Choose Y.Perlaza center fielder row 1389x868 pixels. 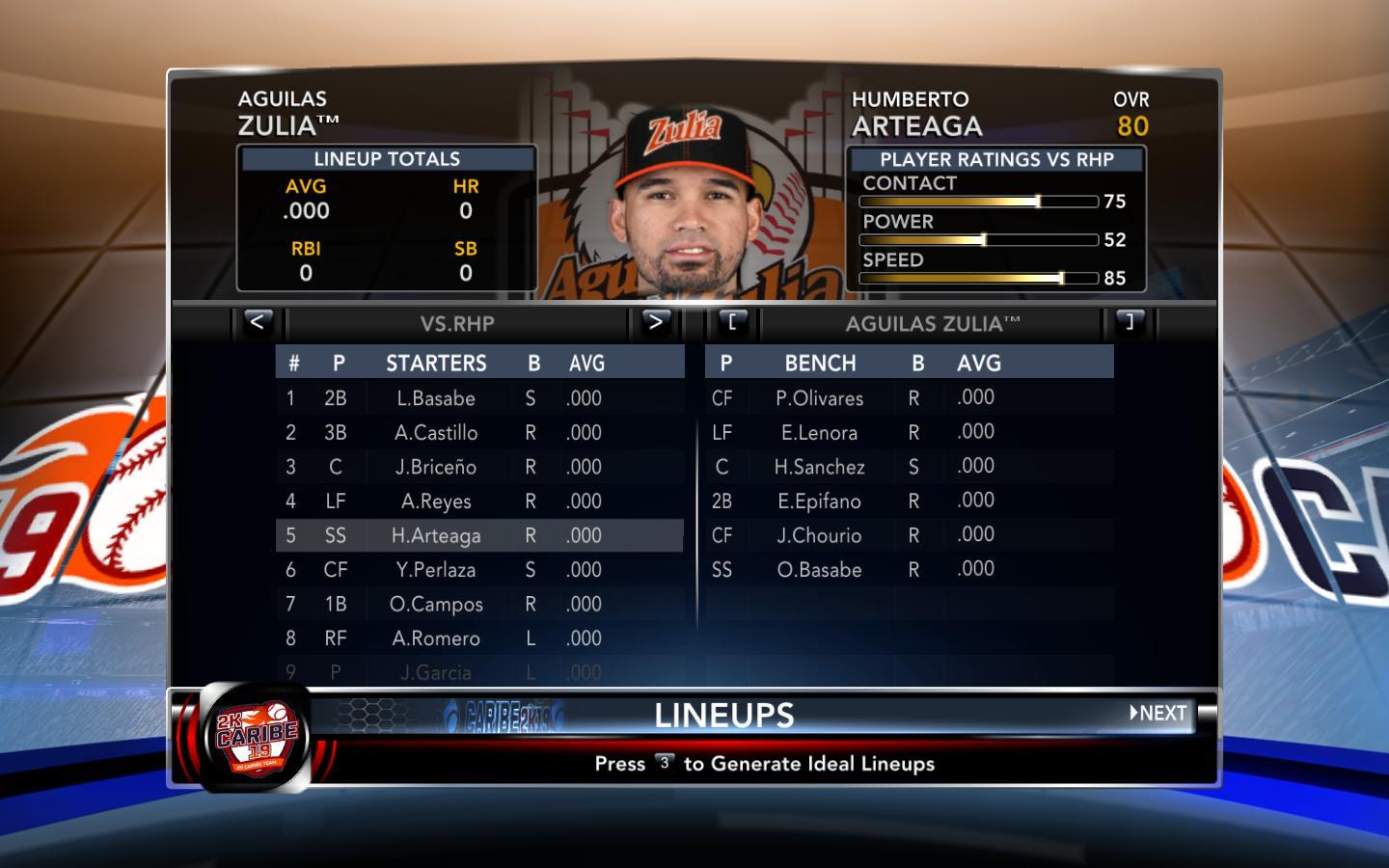(x=436, y=570)
